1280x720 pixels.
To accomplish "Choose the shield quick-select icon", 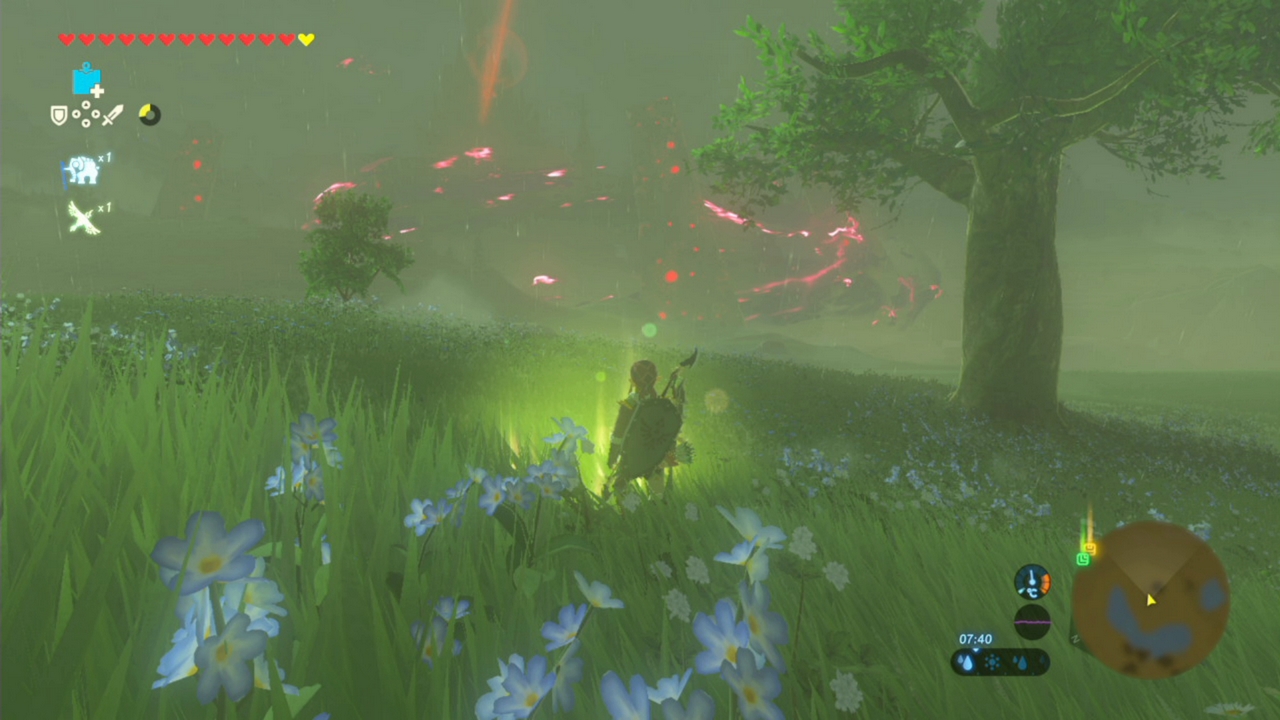I will click(59, 115).
